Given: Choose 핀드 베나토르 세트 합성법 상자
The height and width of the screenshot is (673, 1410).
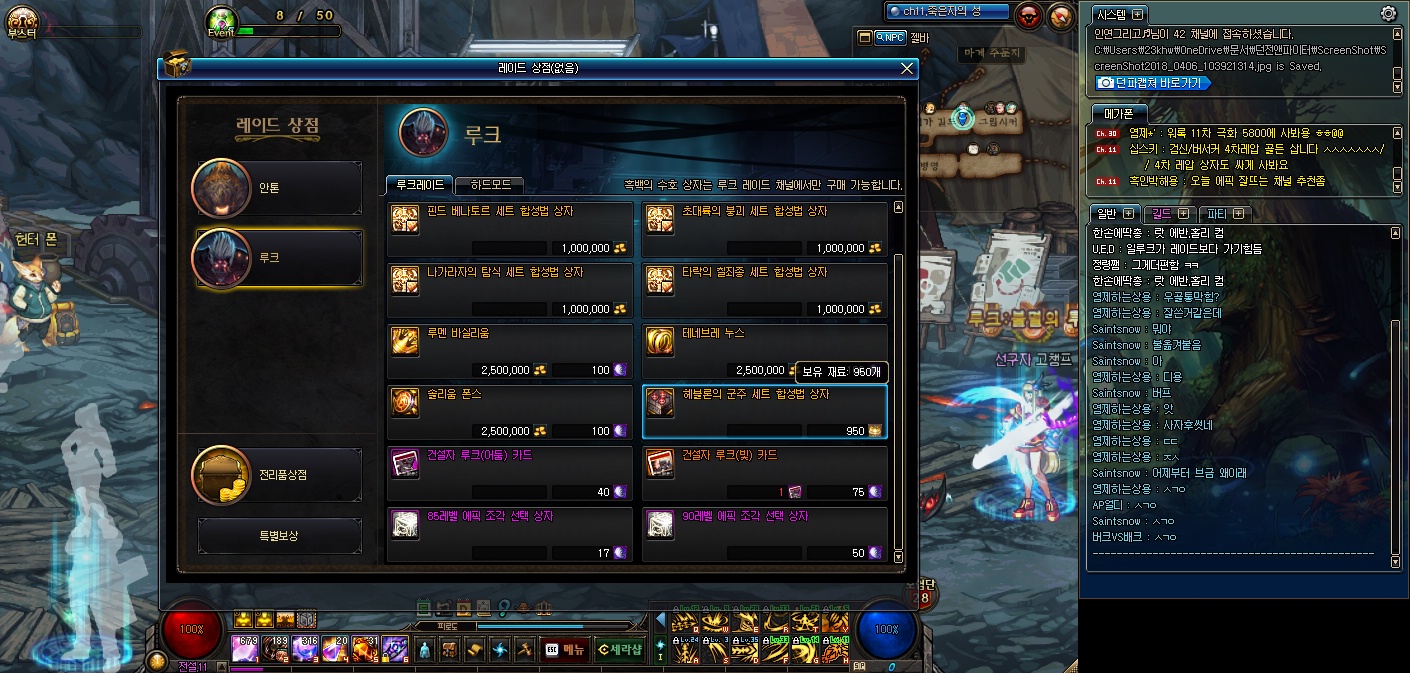Looking at the screenshot, I should [x=510, y=230].
